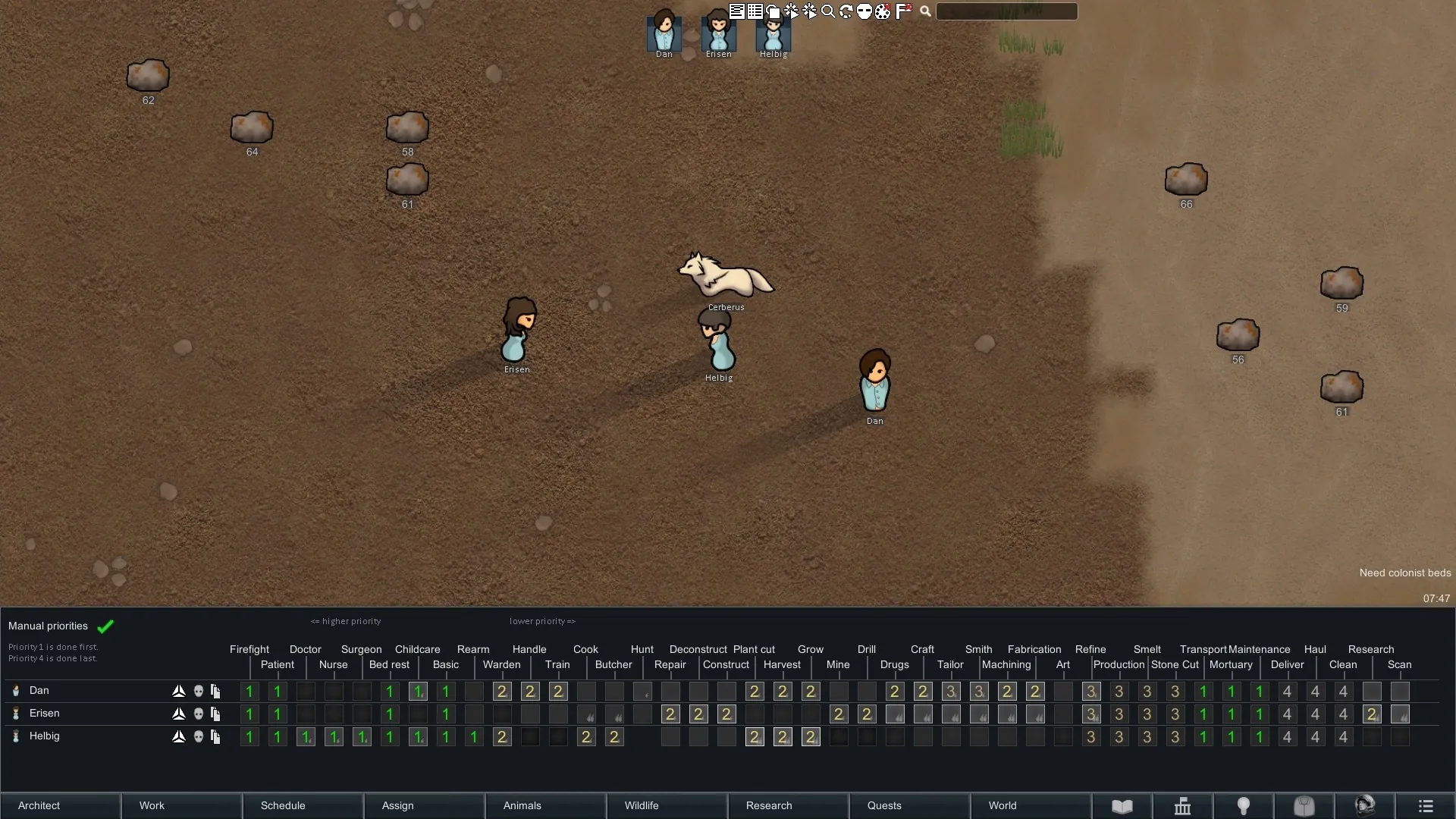
Task: Open the lightbulb icon menu
Action: coord(1243,805)
